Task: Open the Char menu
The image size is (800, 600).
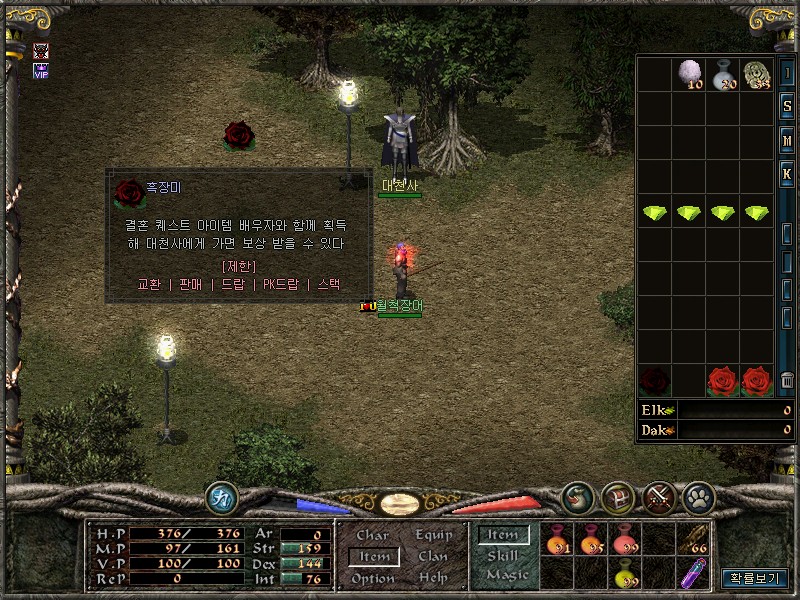Action: point(372,536)
